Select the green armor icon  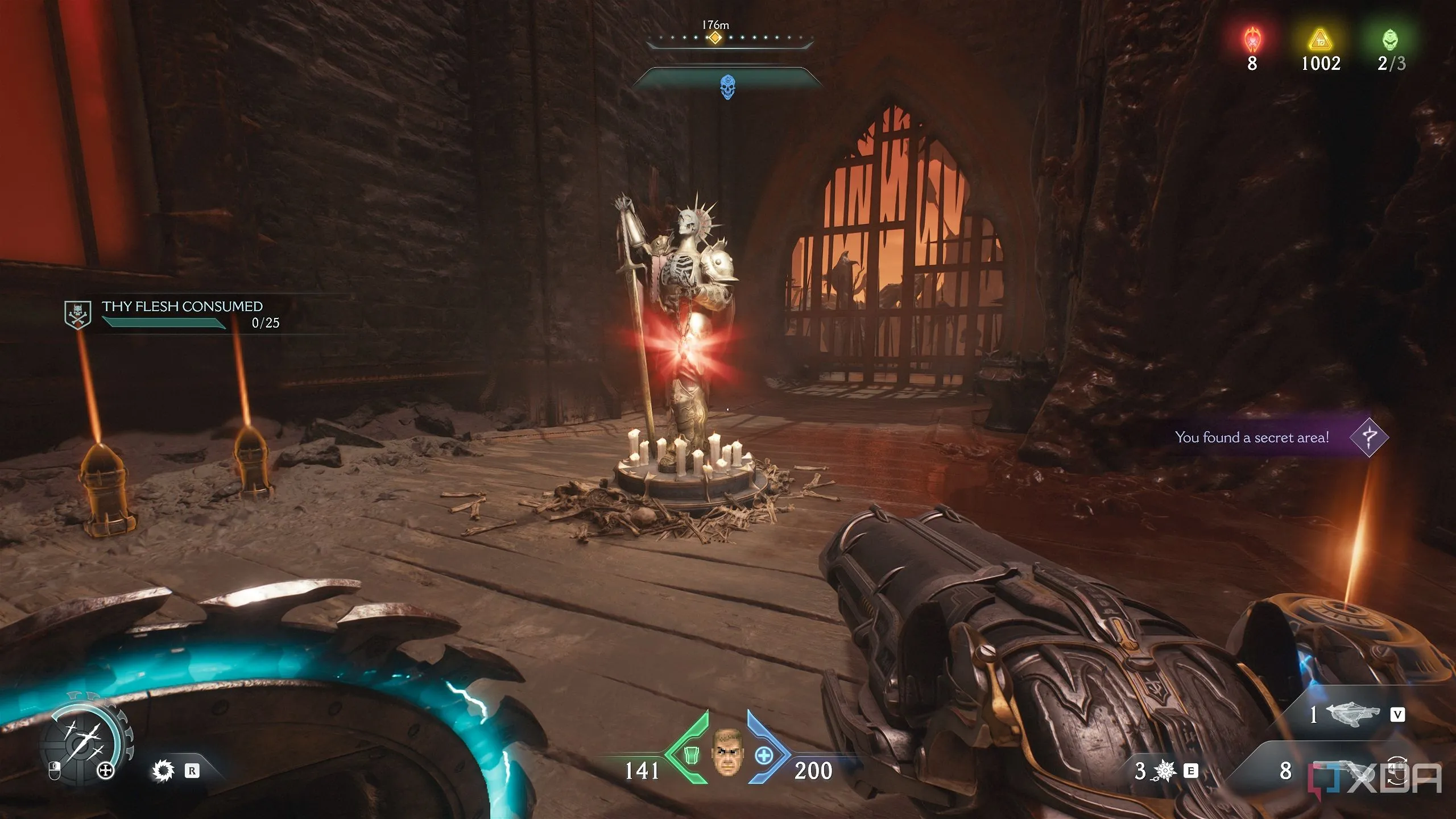[x=690, y=754]
